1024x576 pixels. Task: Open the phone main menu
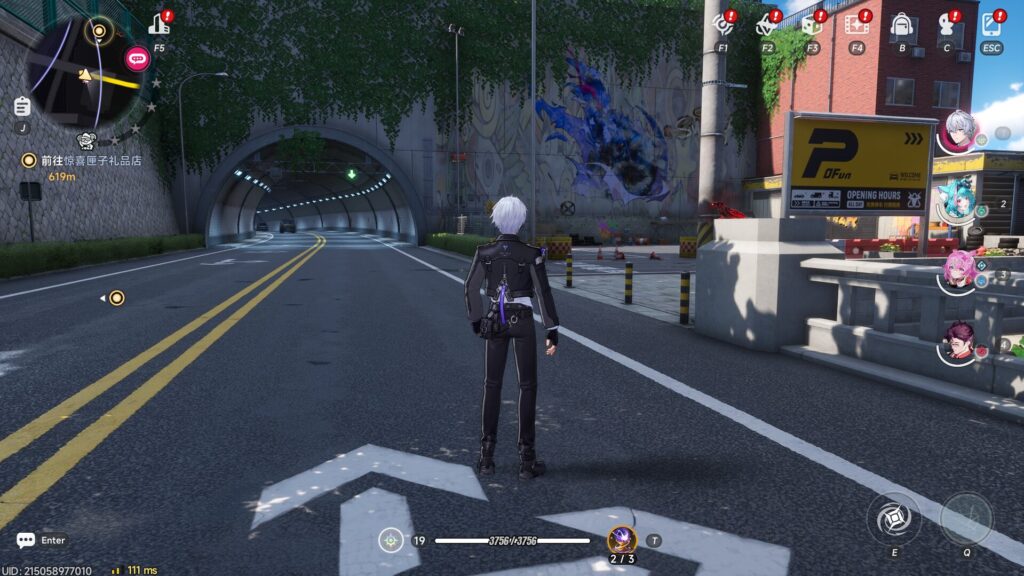point(991,25)
